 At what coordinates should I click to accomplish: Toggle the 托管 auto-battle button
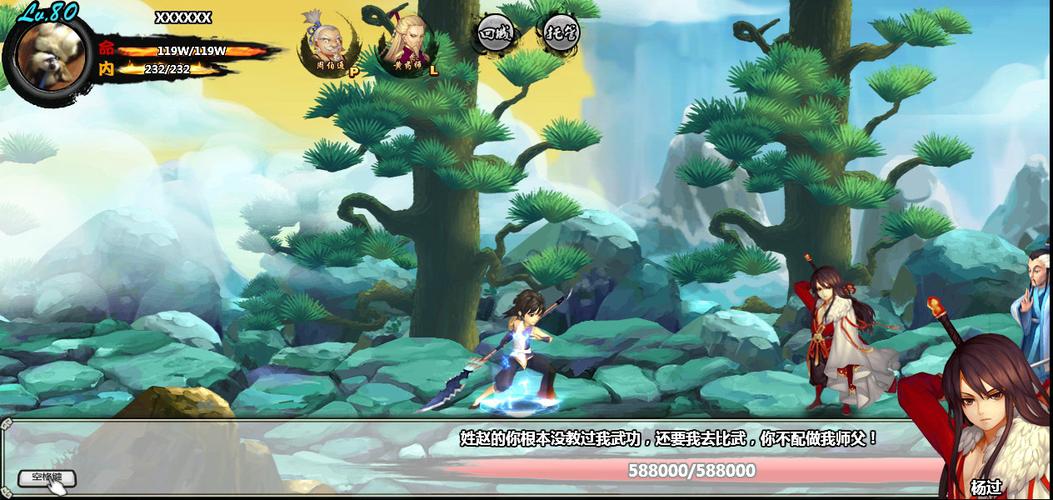point(558,33)
